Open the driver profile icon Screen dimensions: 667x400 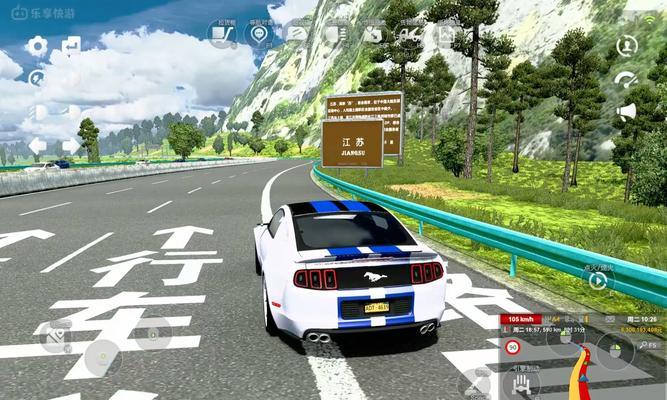click(627, 46)
